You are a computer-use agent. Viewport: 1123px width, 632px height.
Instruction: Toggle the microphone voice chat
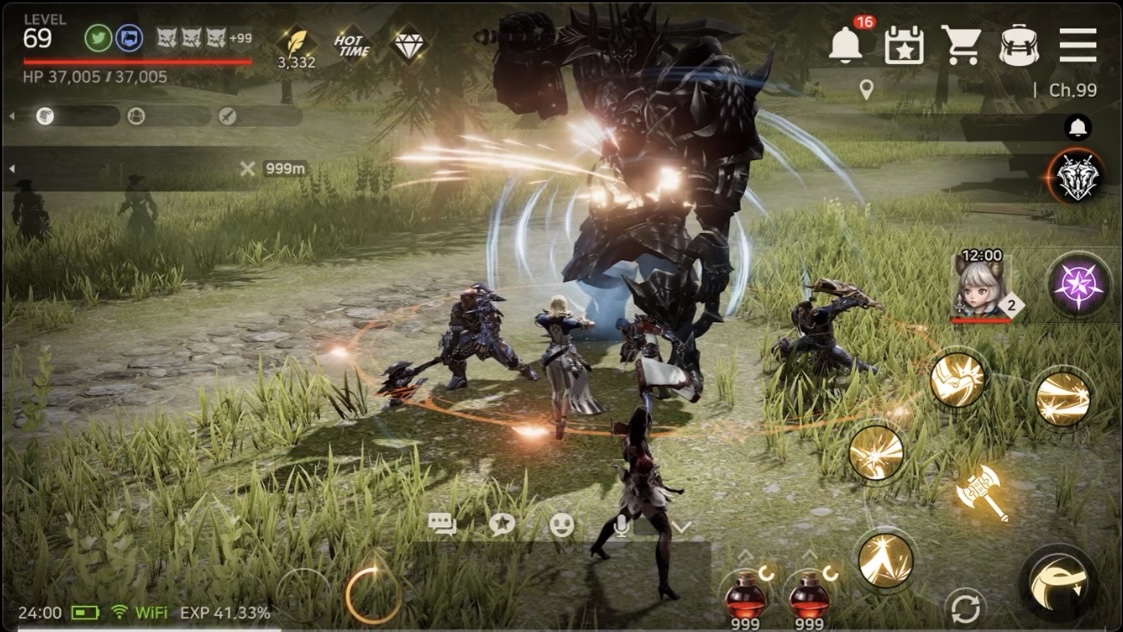coord(621,525)
